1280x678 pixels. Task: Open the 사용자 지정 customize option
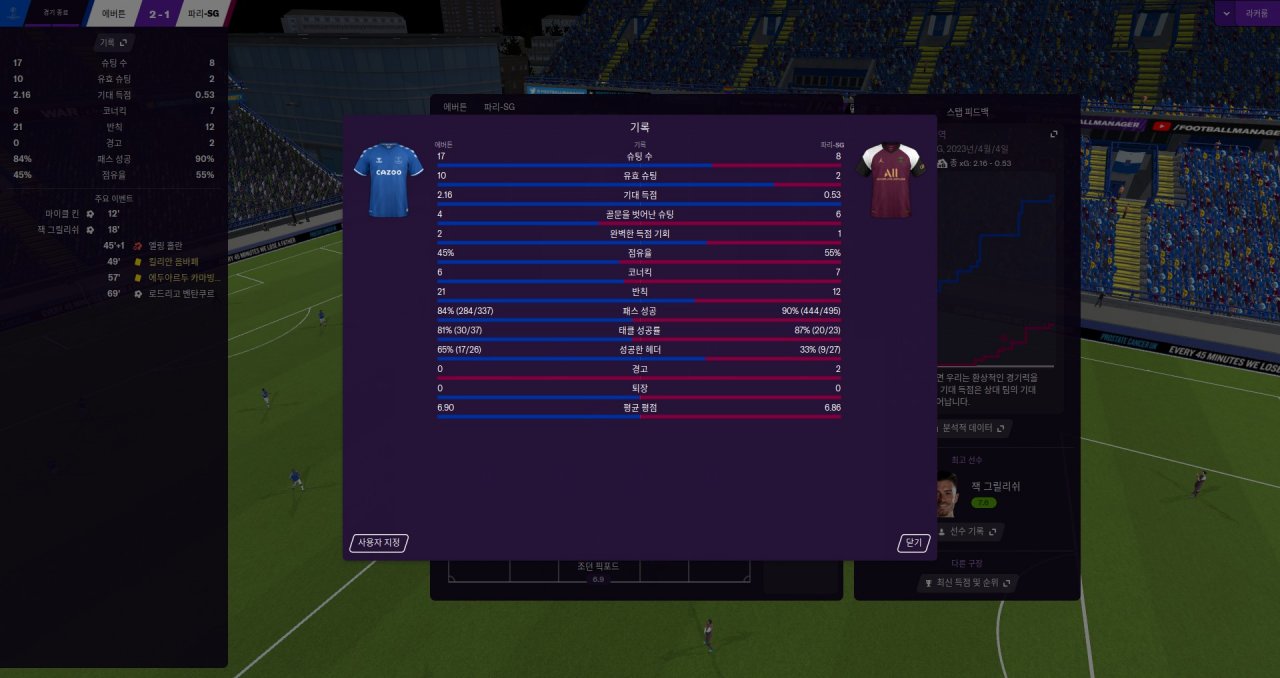pyautogui.click(x=379, y=543)
